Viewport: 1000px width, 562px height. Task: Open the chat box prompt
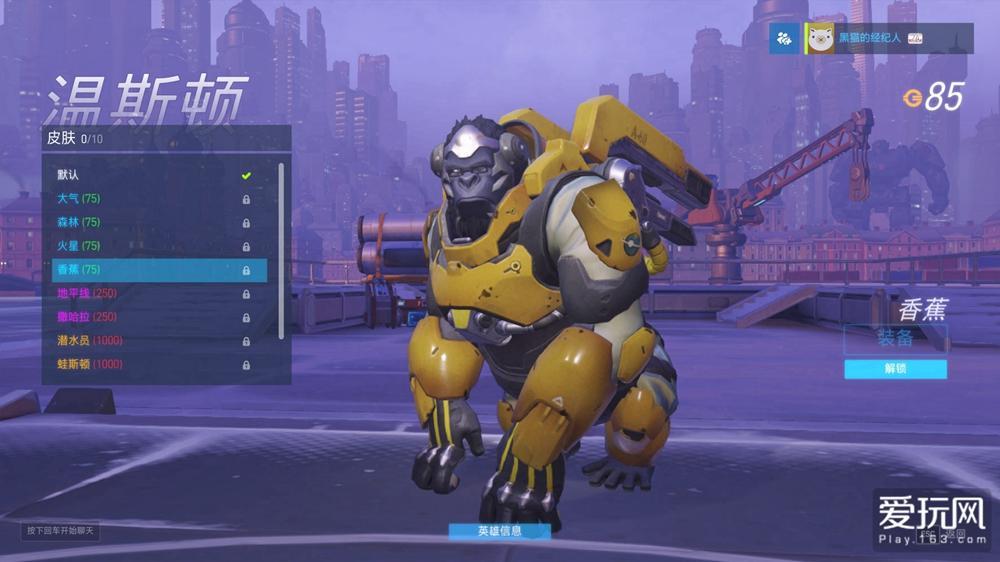[x=61, y=530]
